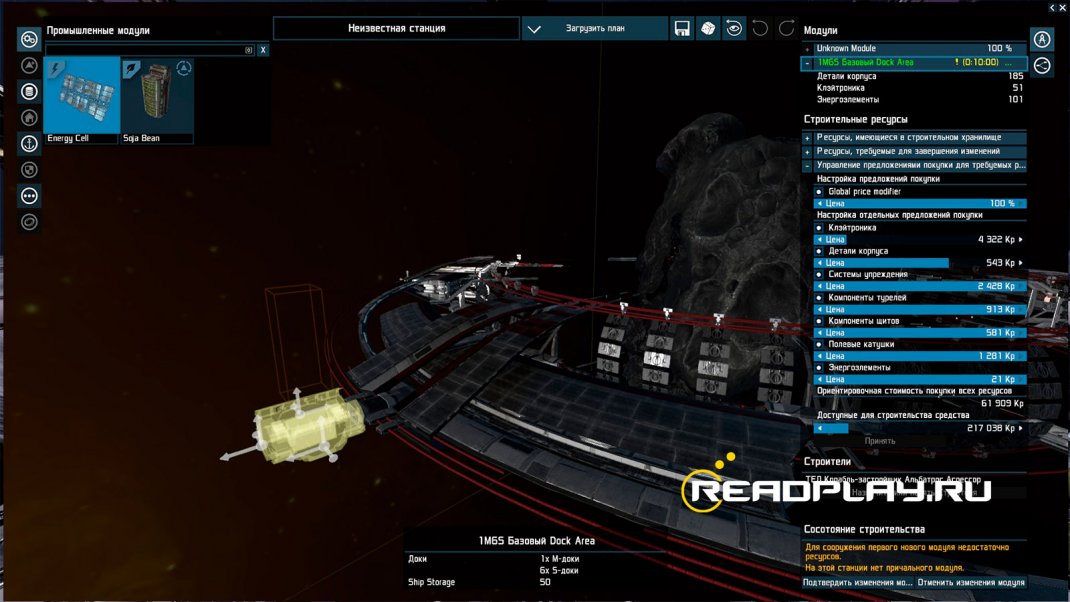Switch to the dock modules anchor category

29,143
